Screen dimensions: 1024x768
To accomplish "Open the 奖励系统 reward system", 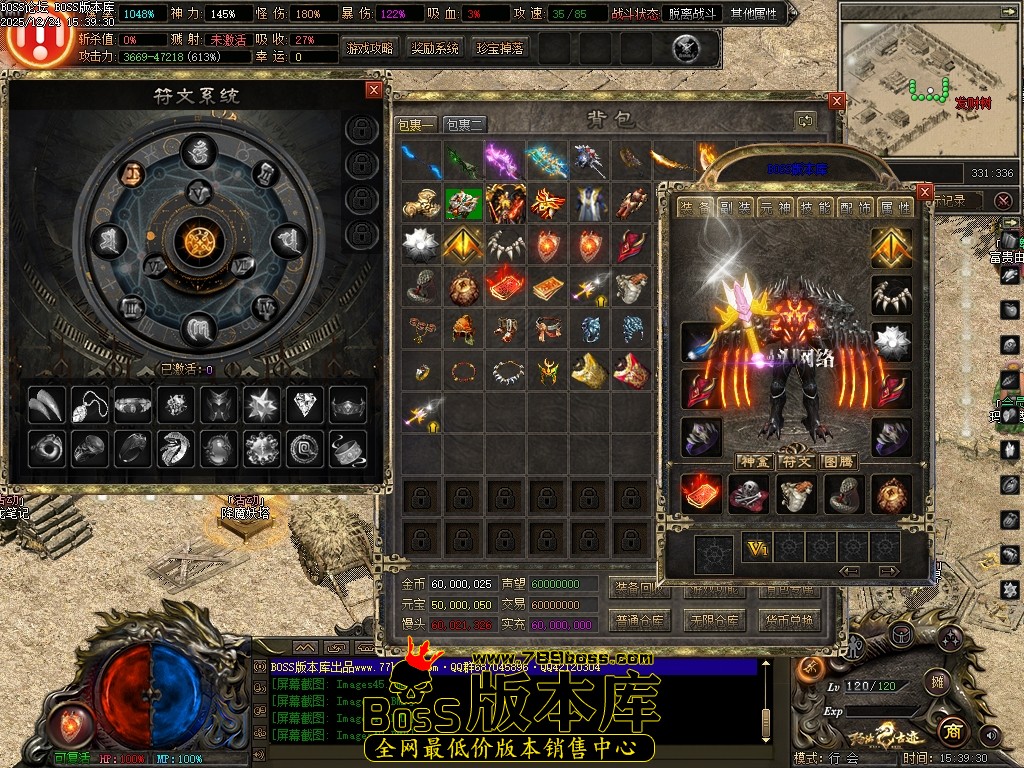I will (435, 48).
